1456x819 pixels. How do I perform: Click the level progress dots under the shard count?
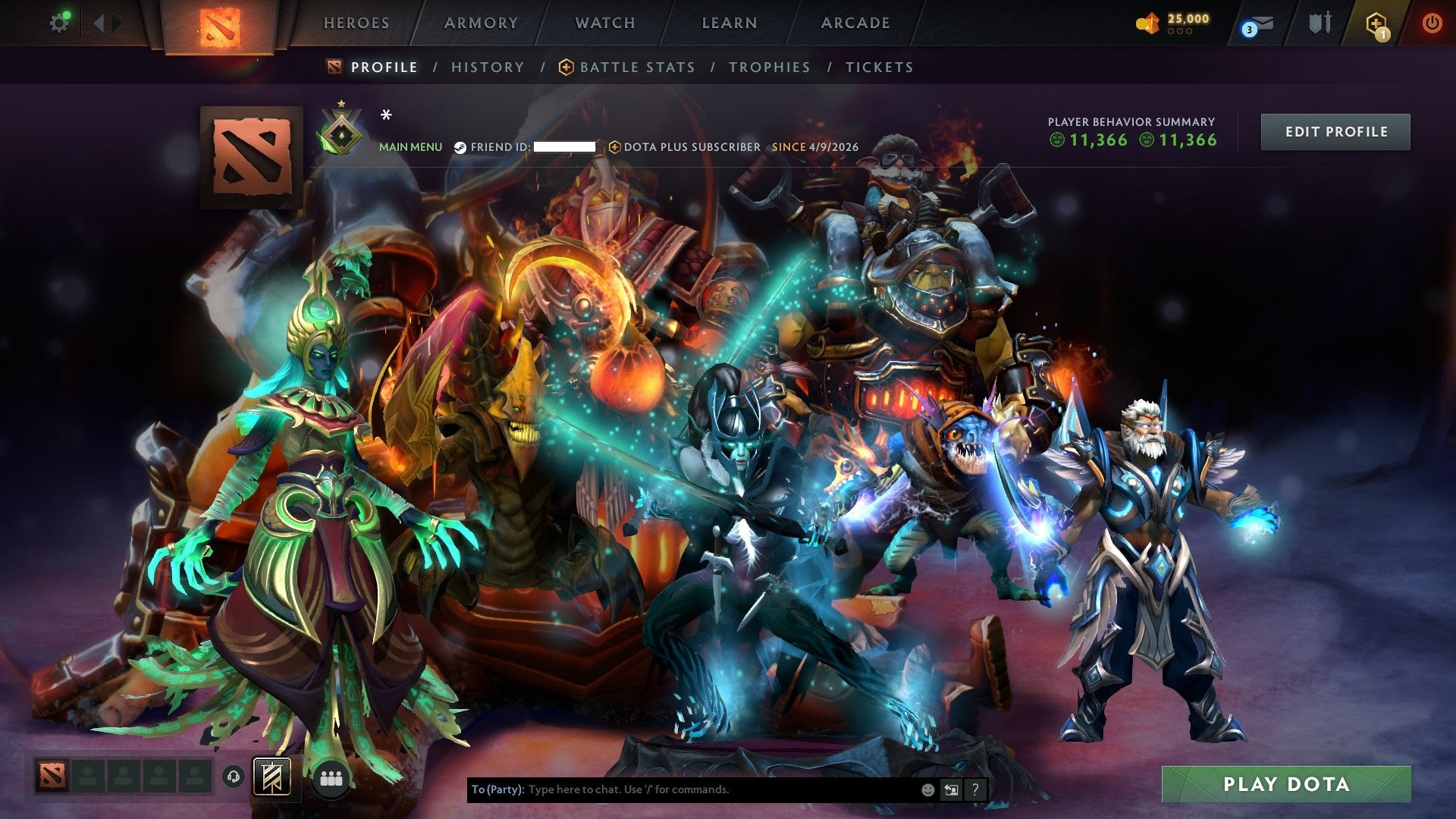click(1180, 32)
